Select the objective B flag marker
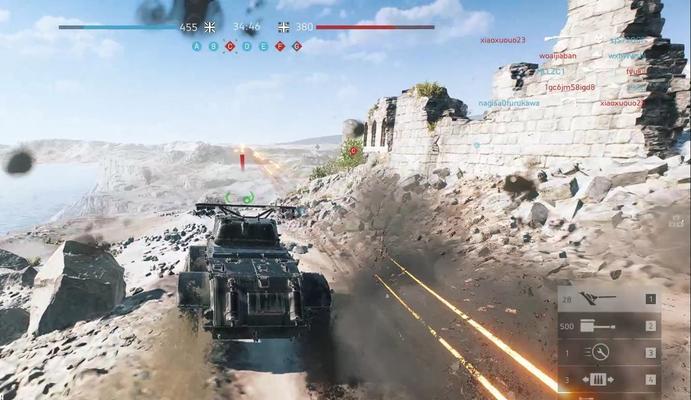Viewport: 691px width, 400px height. 213,46
